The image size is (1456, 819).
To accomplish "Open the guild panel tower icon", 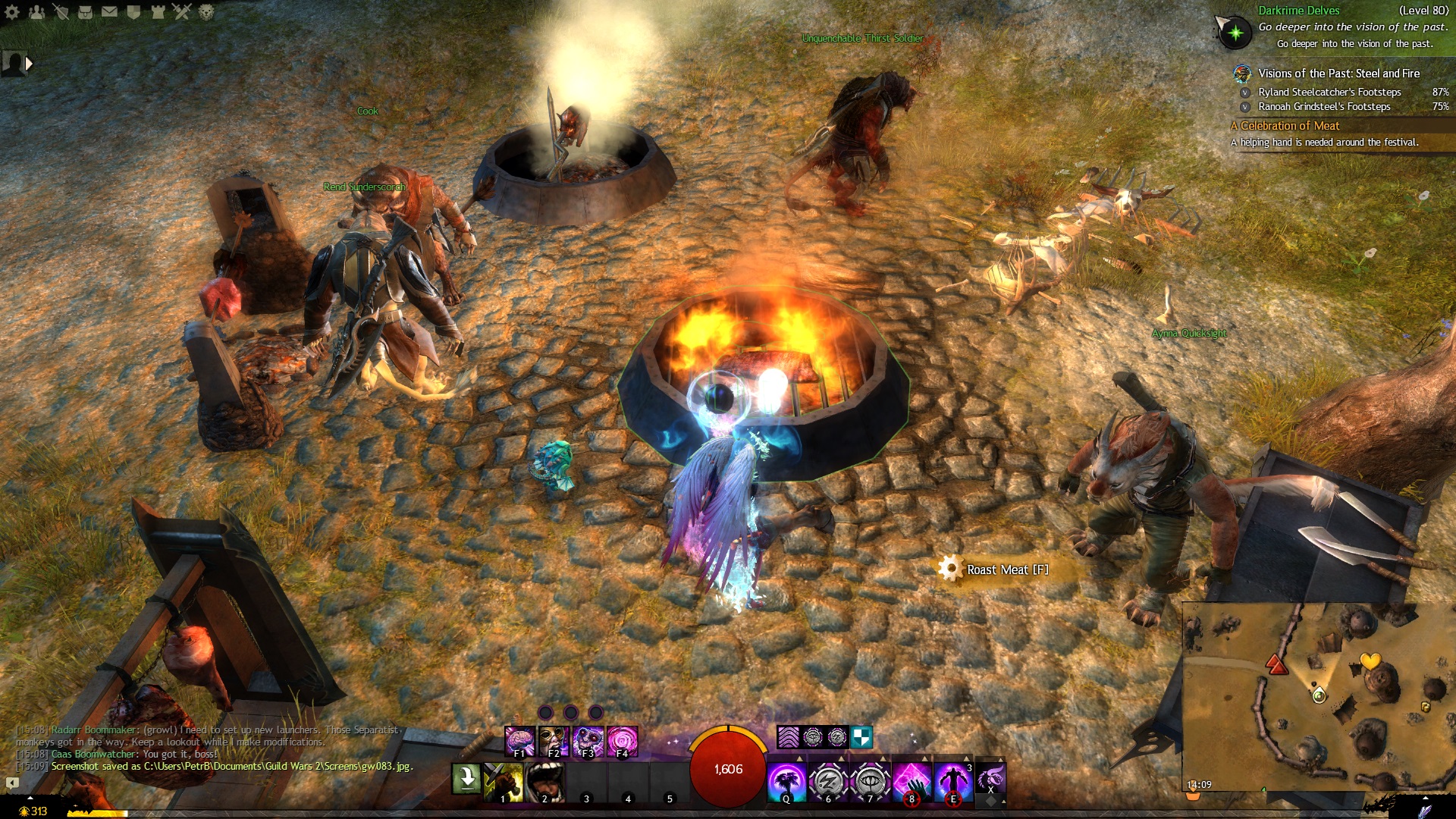I will [x=158, y=11].
